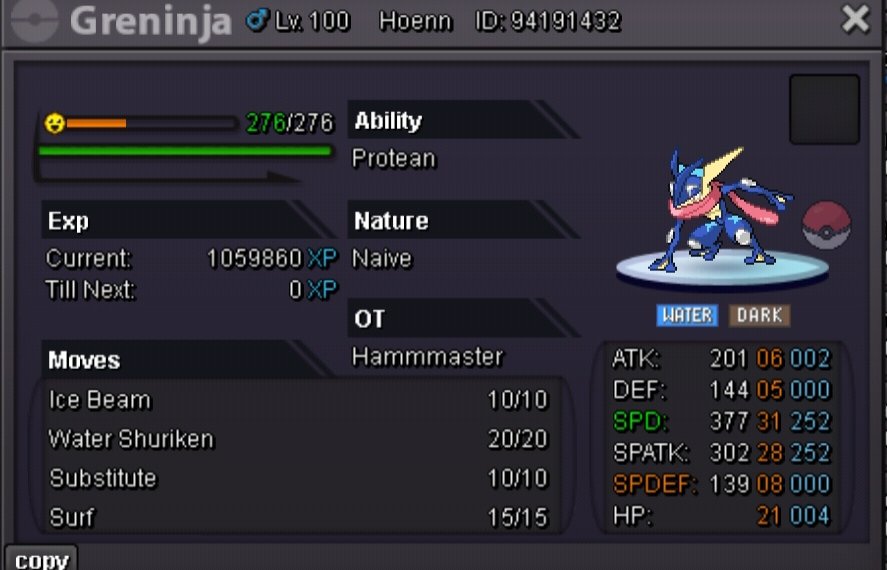Click the Poké Ball icon beside Greninja
Screen dimensions: 887x570
tap(826, 224)
